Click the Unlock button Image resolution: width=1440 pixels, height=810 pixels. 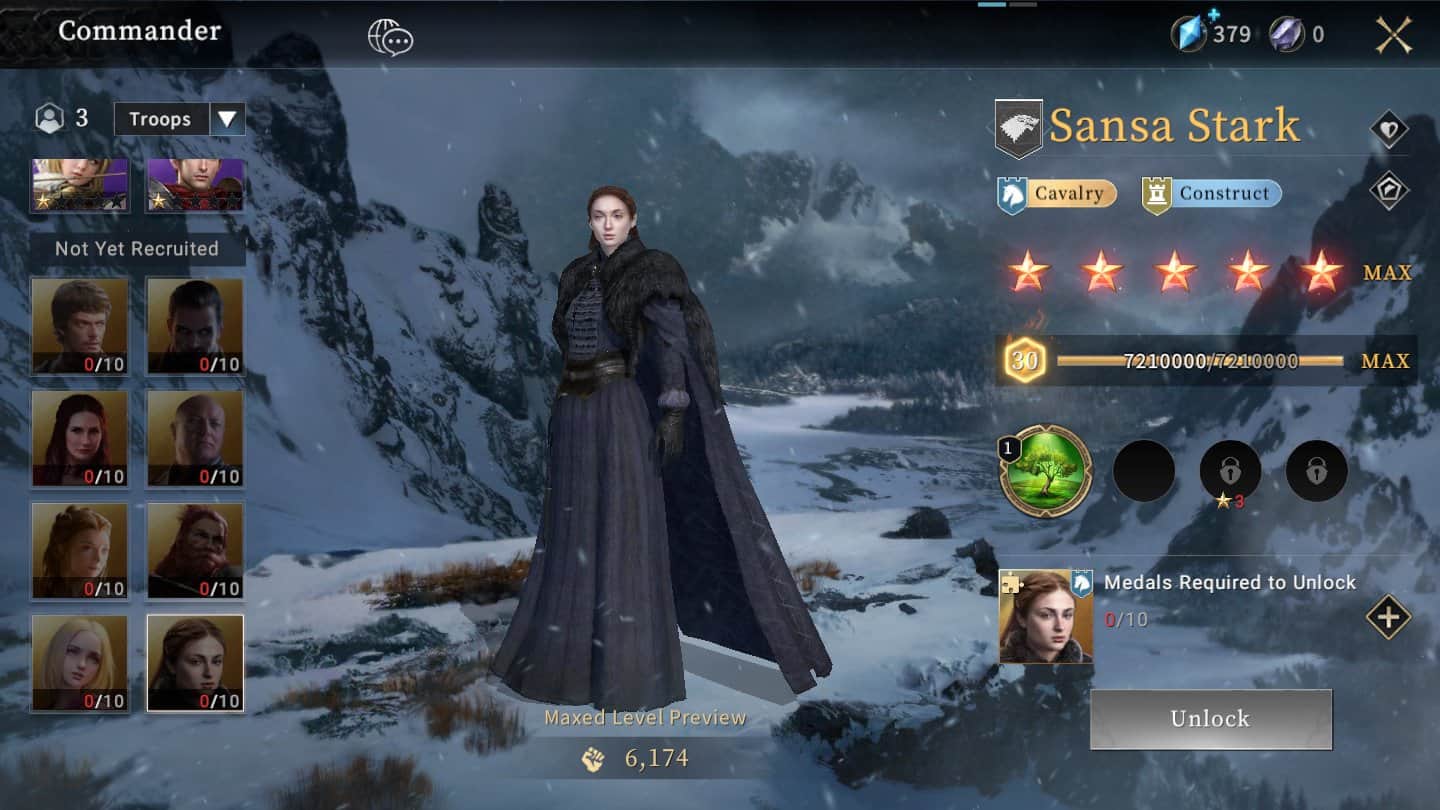[x=1210, y=719]
